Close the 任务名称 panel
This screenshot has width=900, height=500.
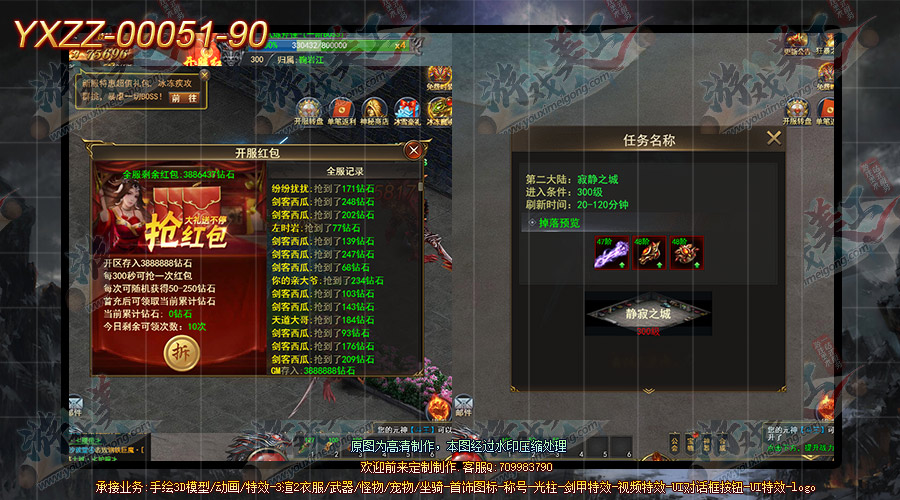773,139
